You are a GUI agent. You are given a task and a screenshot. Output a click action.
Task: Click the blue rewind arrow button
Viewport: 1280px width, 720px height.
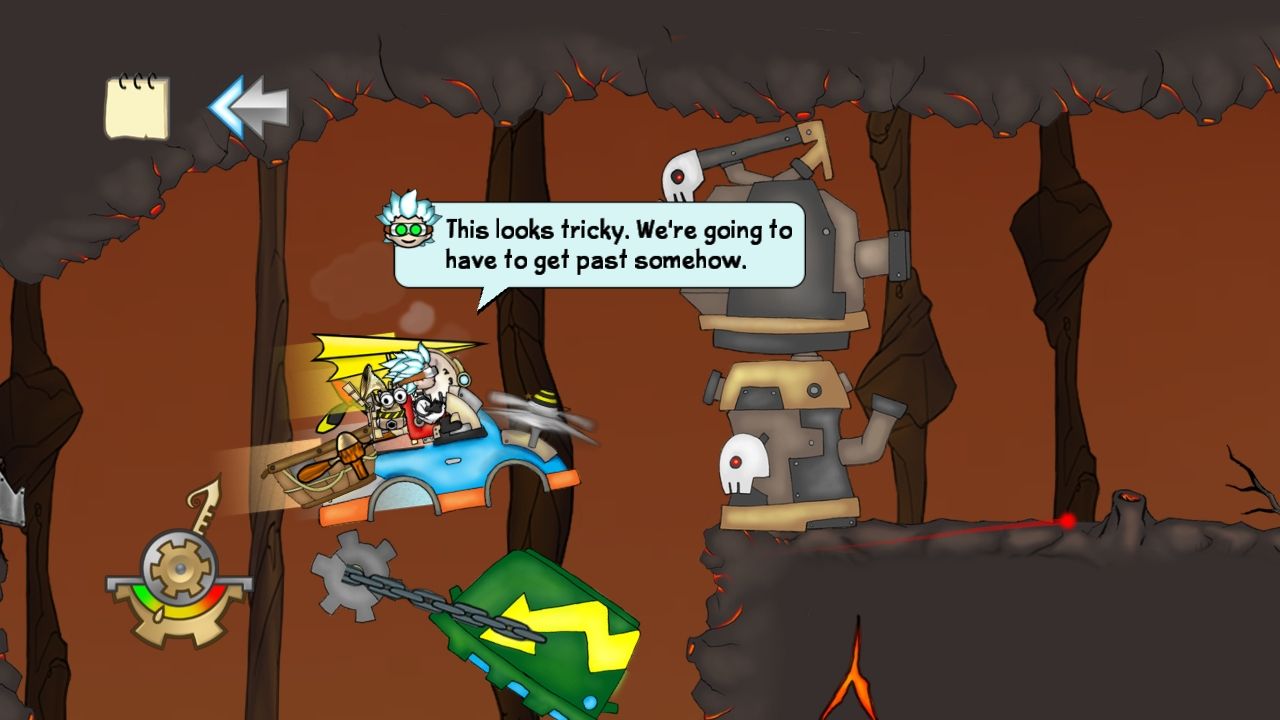pos(246,105)
